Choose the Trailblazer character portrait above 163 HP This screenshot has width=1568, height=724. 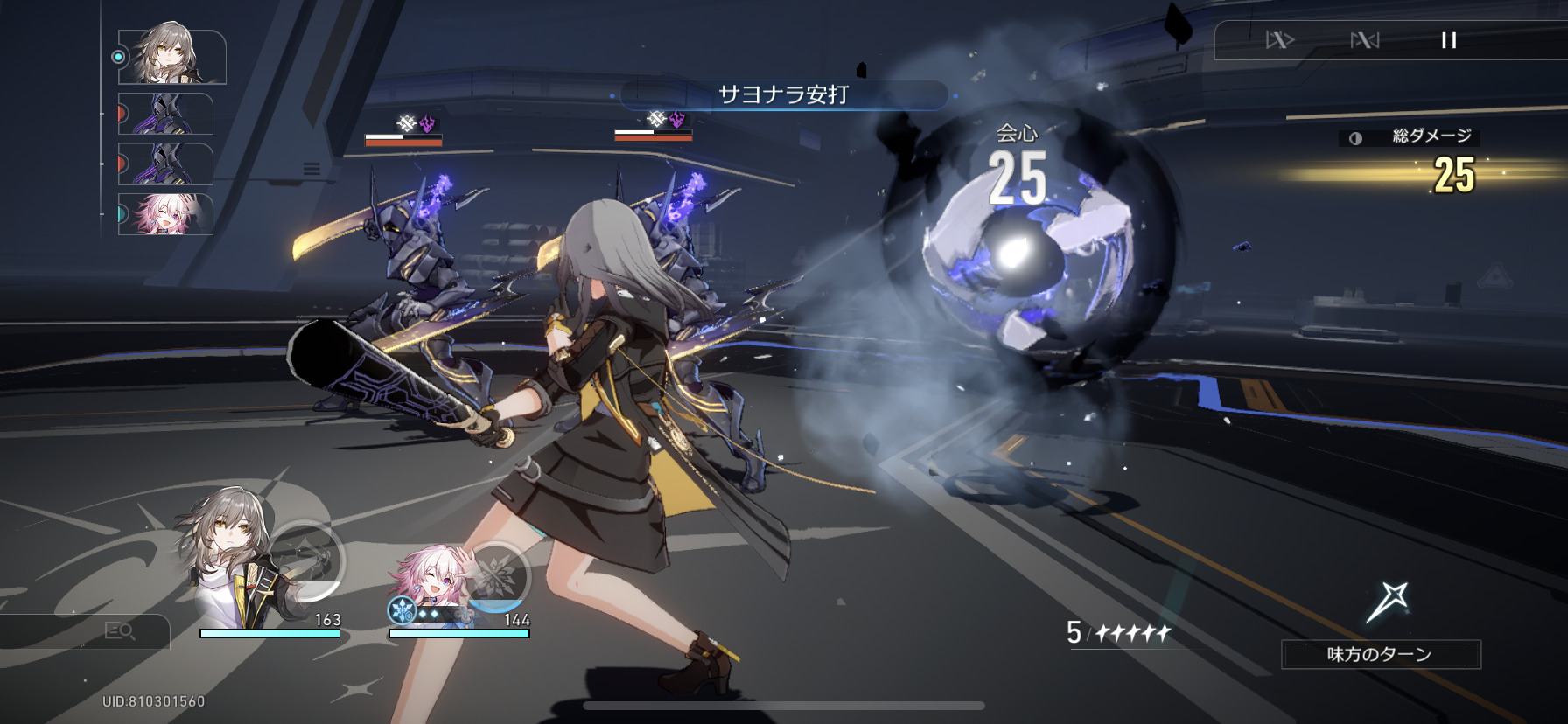pos(229,560)
